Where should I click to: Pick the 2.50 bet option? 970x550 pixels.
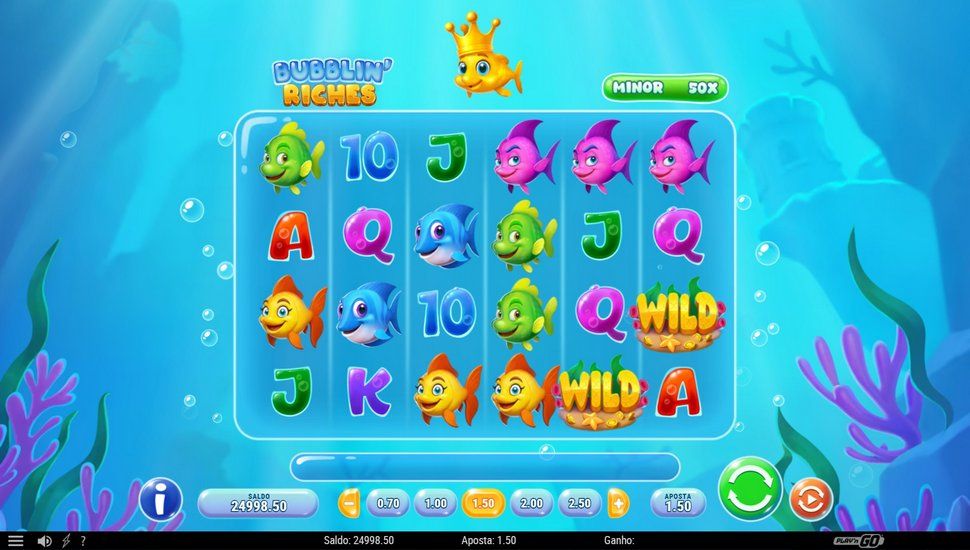(x=580, y=502)
